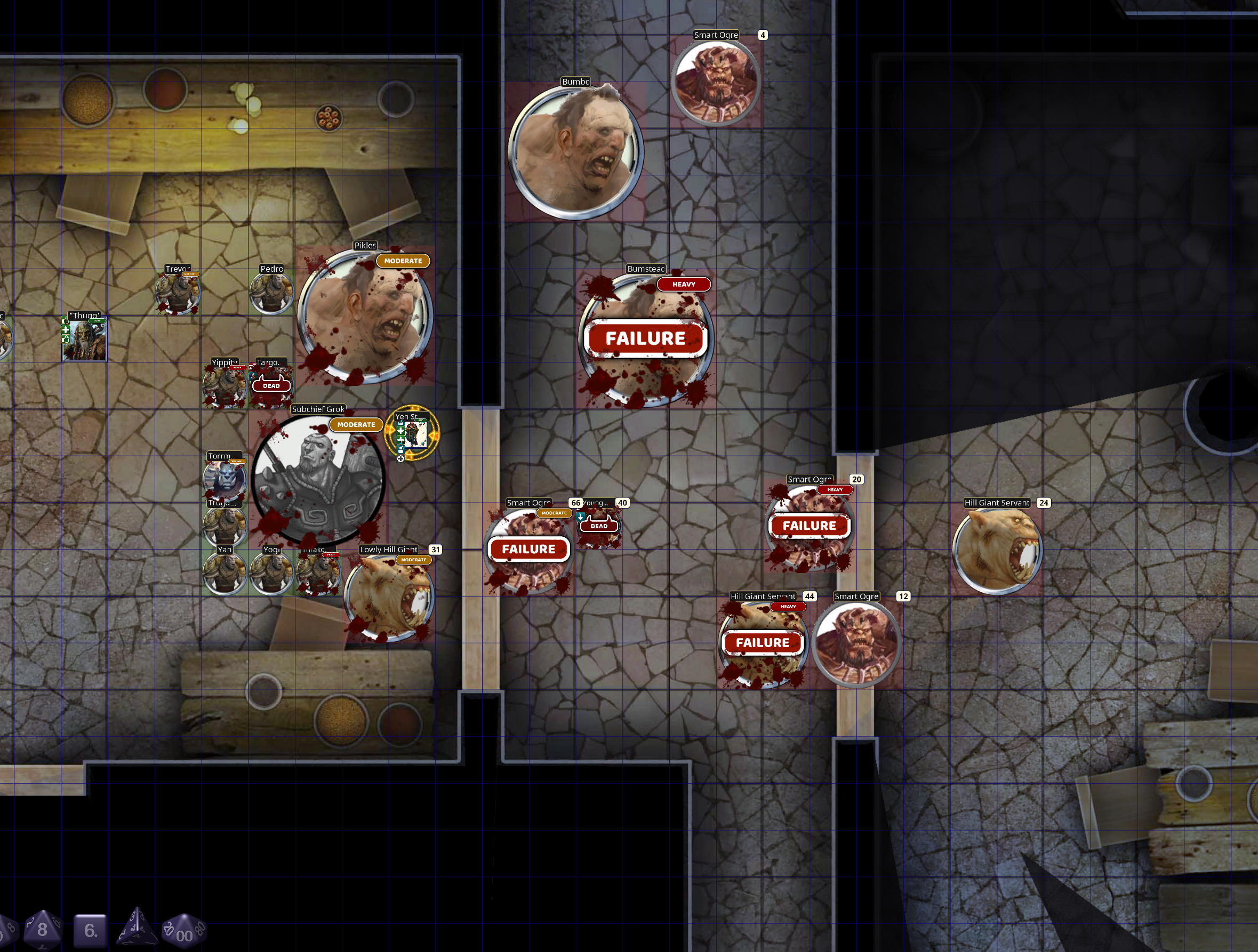
Task: Click the thumbs-up icon on Thugg's token
Action: coord(66,321)
